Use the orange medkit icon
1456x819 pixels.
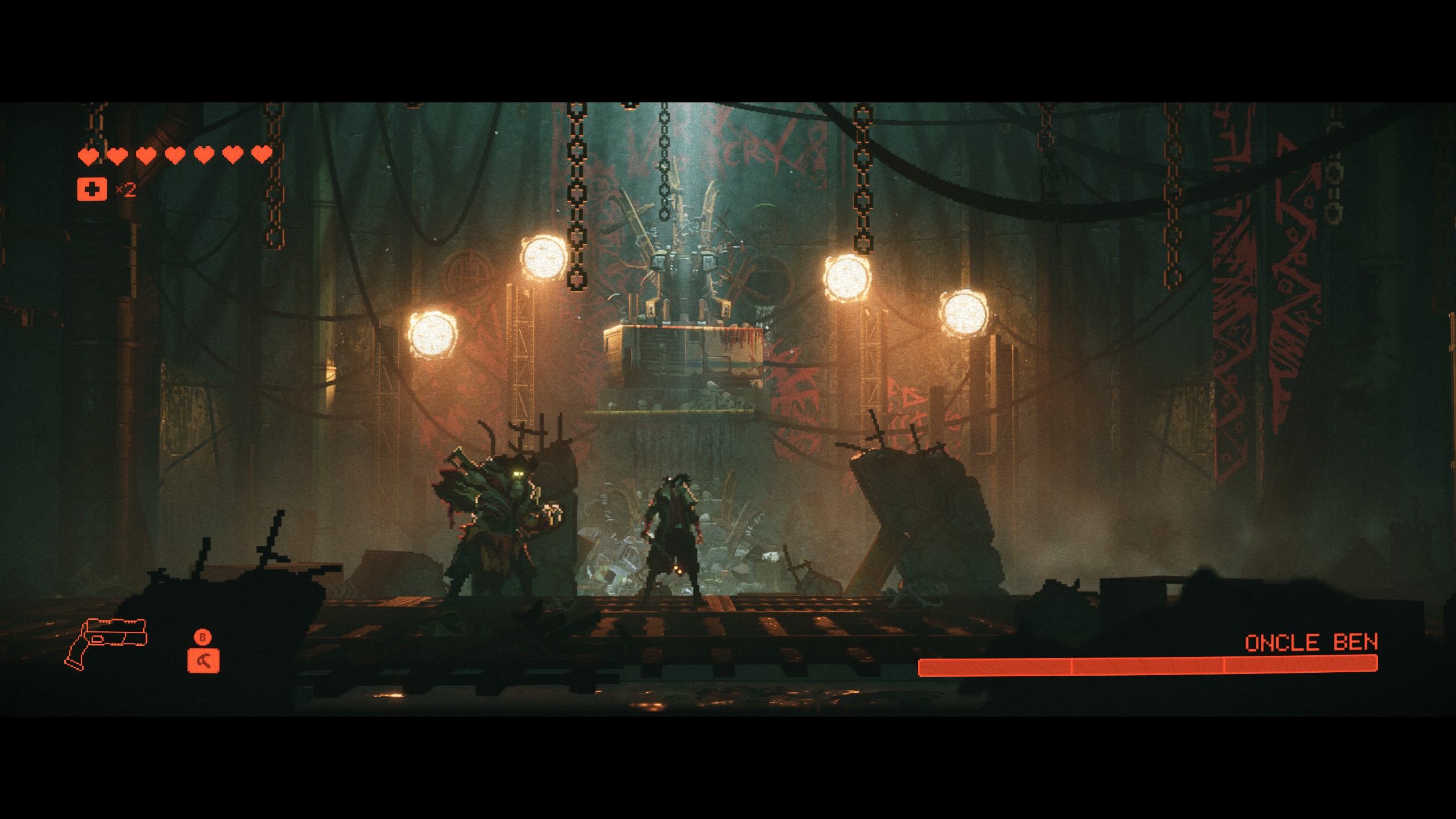point(92,189)
